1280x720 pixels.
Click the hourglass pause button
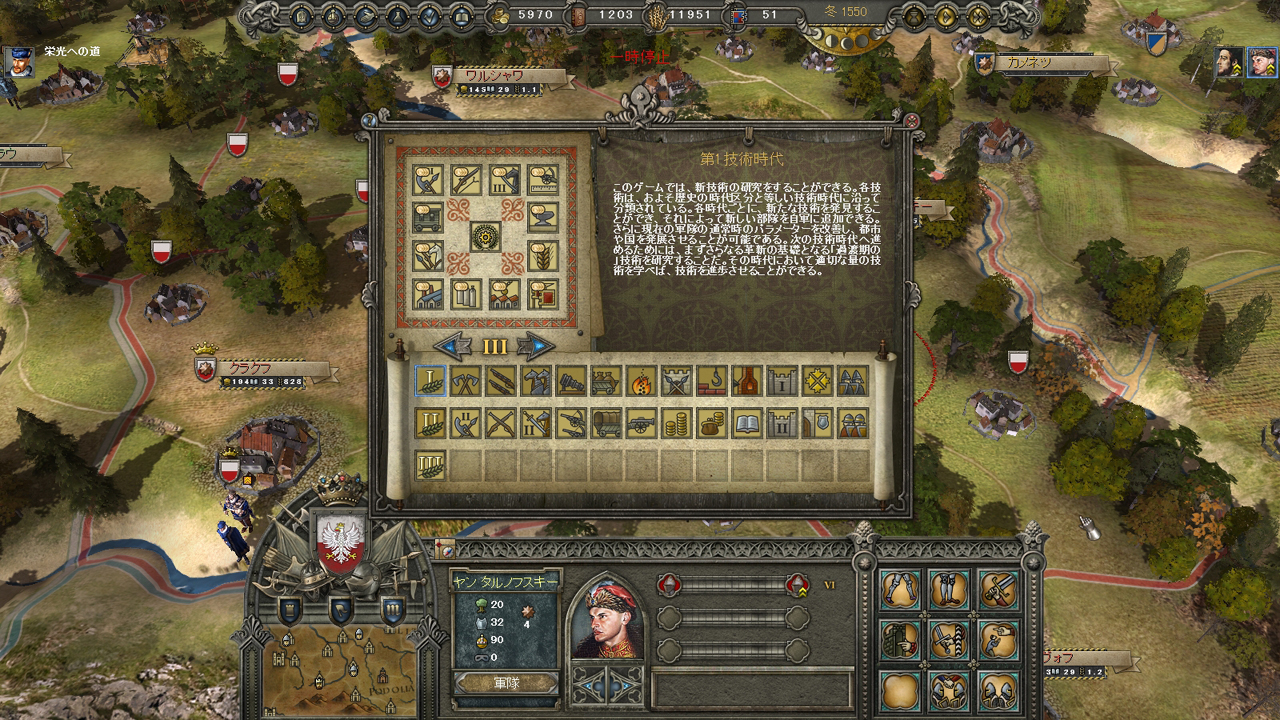pyautogui.click(x=912, y=16)
